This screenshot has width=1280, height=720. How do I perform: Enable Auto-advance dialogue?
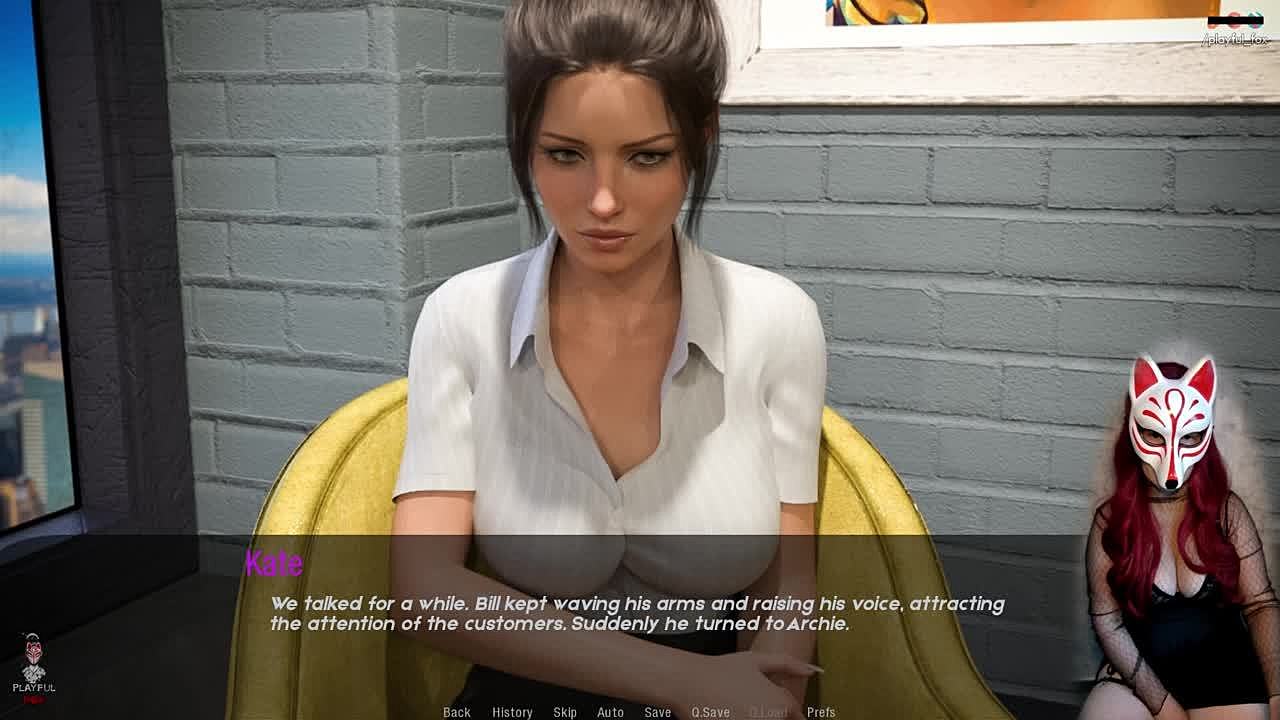pyautogui.click(x=610, y=712)
